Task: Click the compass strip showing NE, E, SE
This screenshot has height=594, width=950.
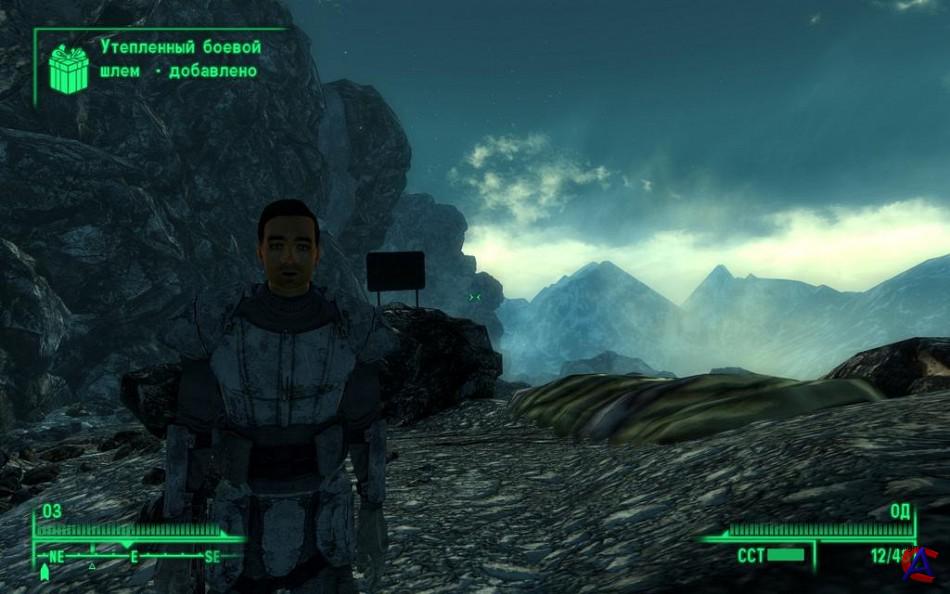Action: pos(133,556)
